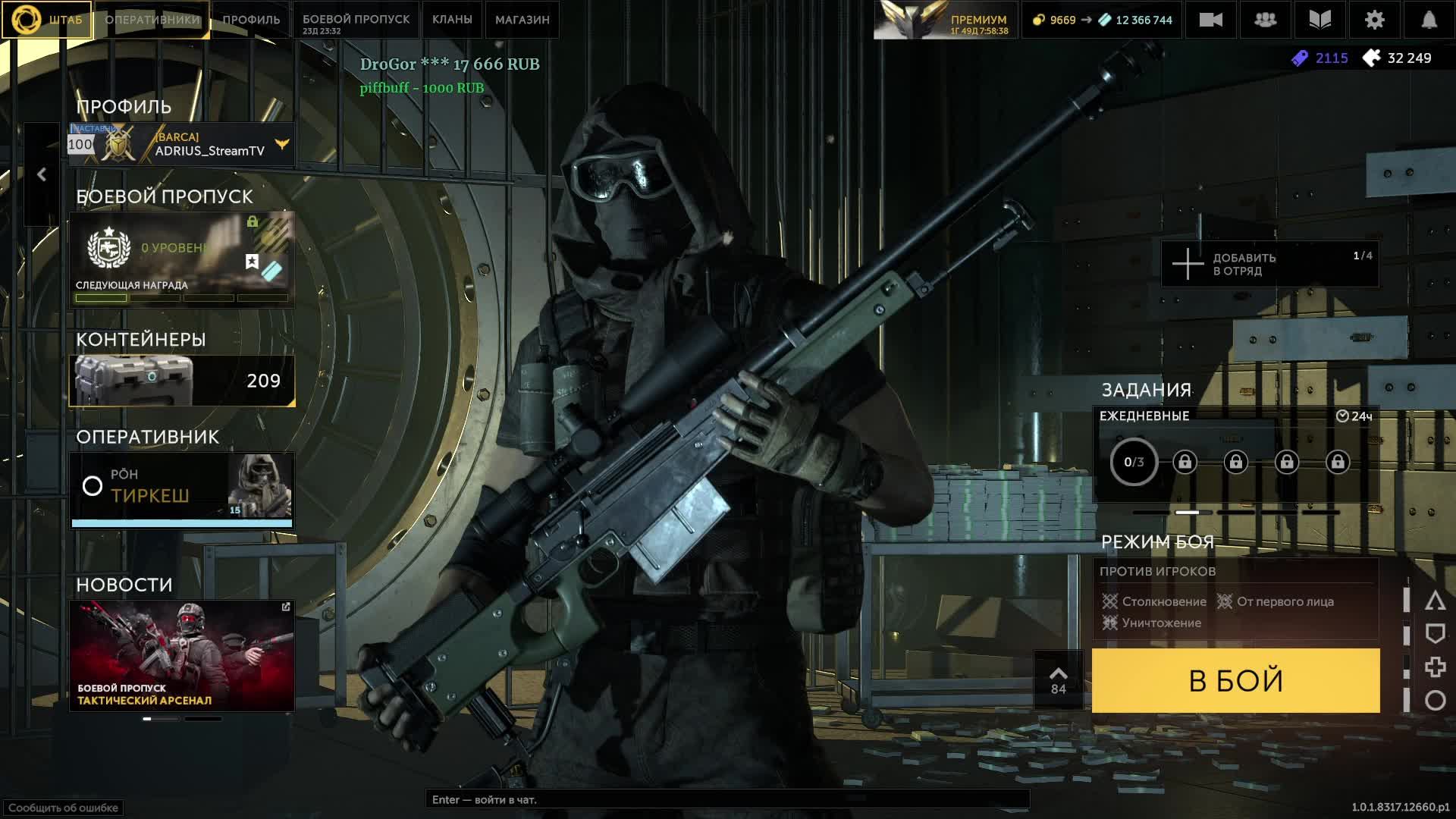Click the chat input field
The width and height of the screenshot is (1456, 819).
coord(726,799)
